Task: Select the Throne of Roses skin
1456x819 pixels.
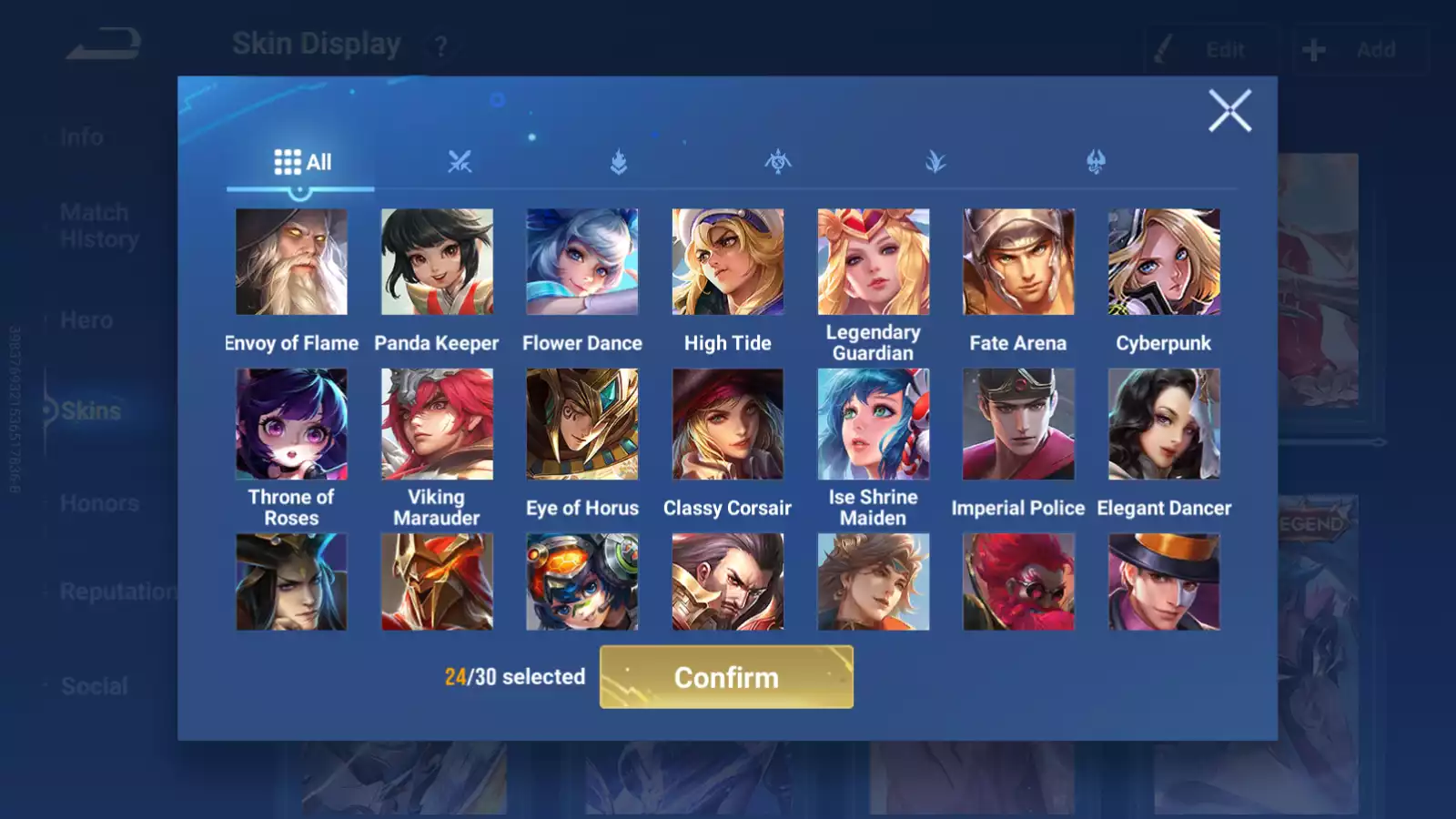Action: (291, 424)
